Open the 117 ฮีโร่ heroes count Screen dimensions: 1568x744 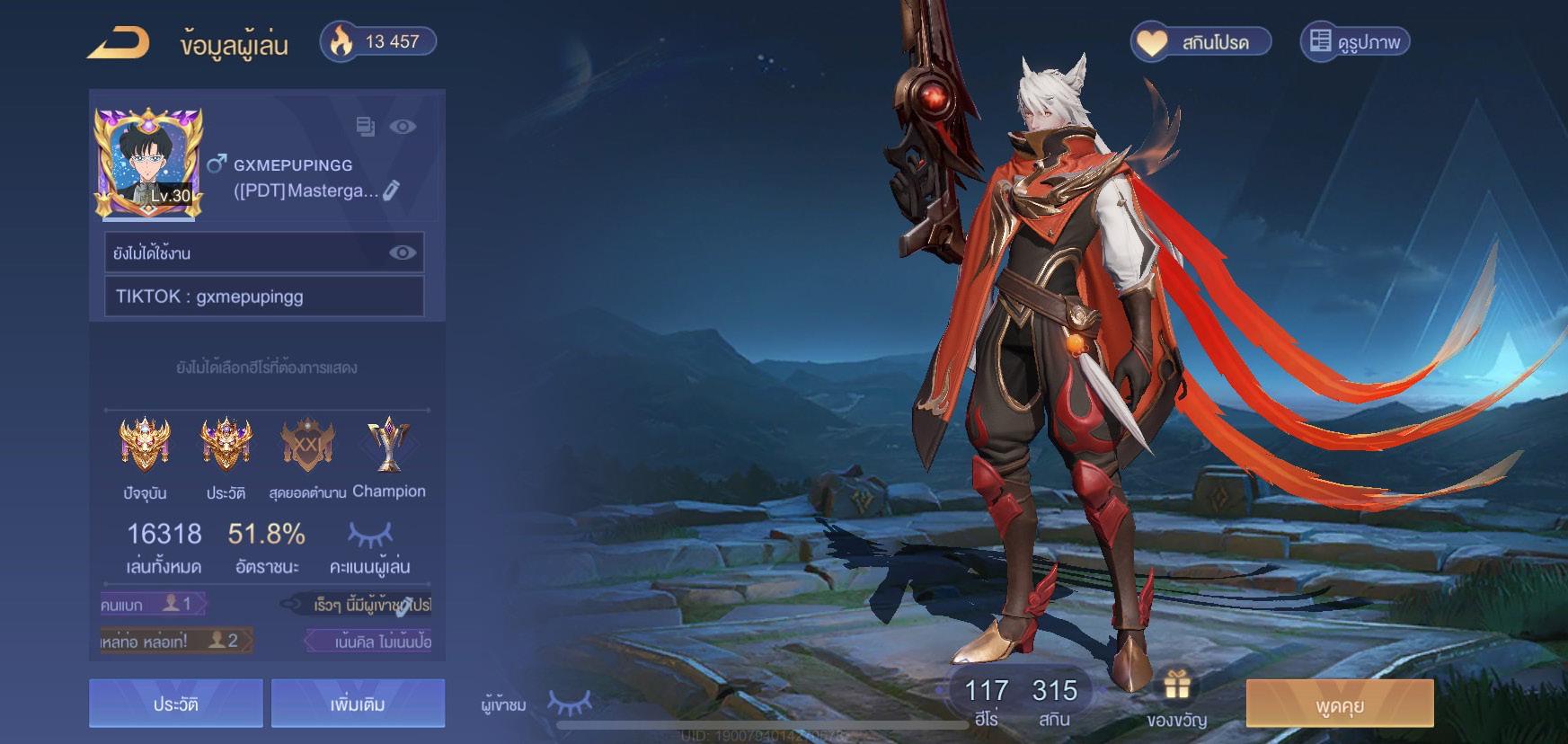pyautogui.click(x=986, y=700)
